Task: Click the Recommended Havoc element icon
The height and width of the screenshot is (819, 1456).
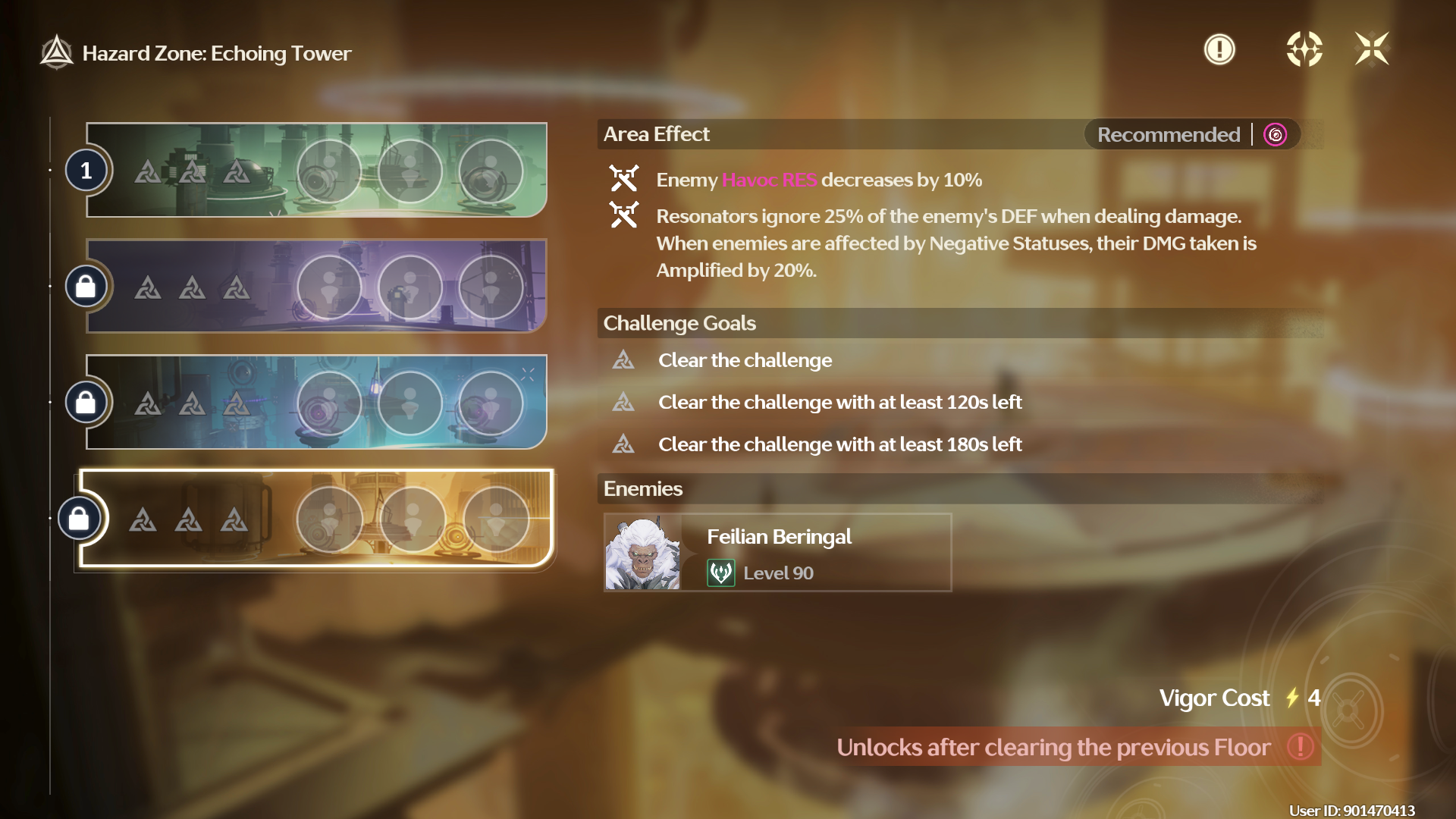Action: (1276, 135)
